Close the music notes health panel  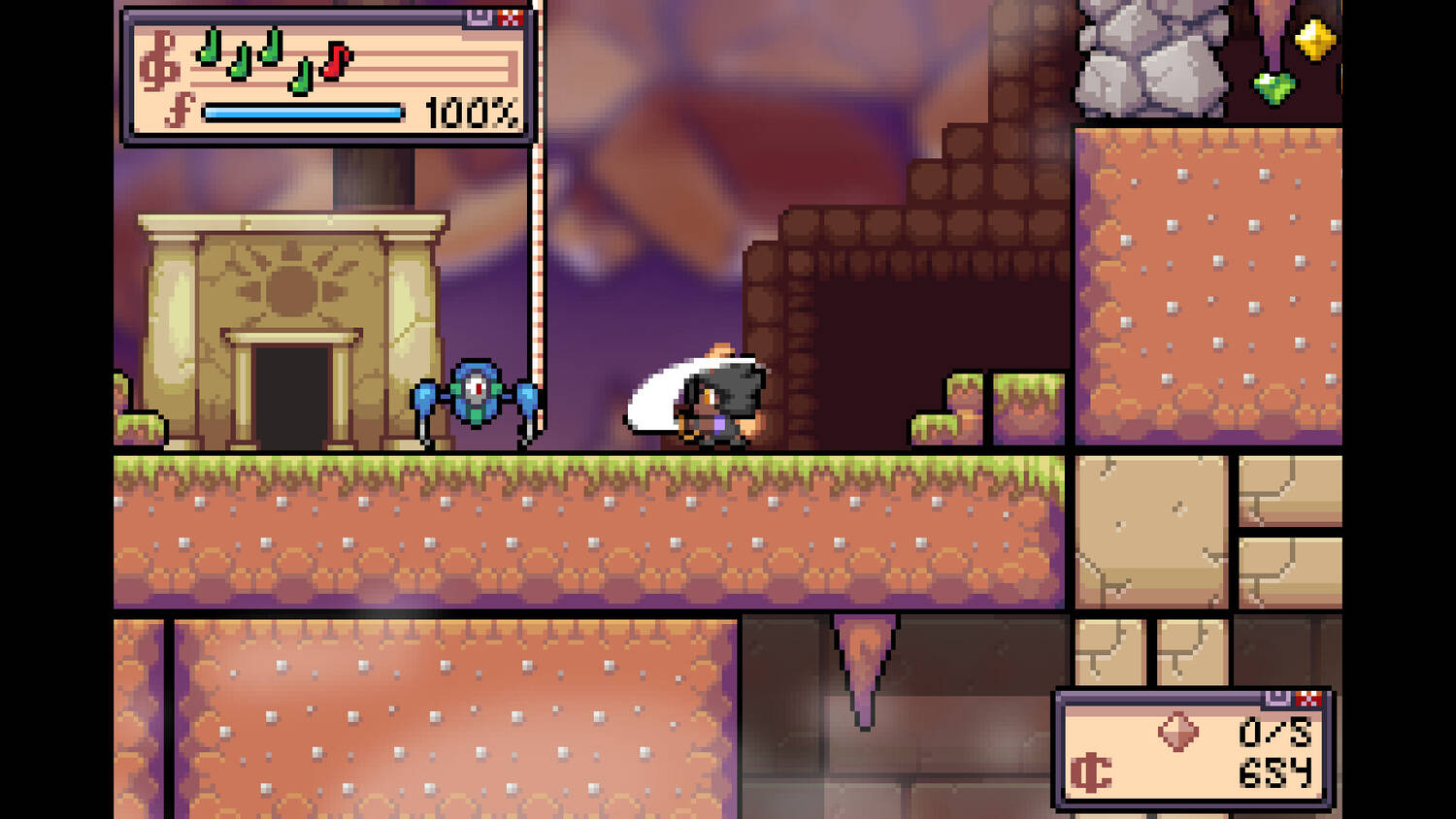(511, 16)
